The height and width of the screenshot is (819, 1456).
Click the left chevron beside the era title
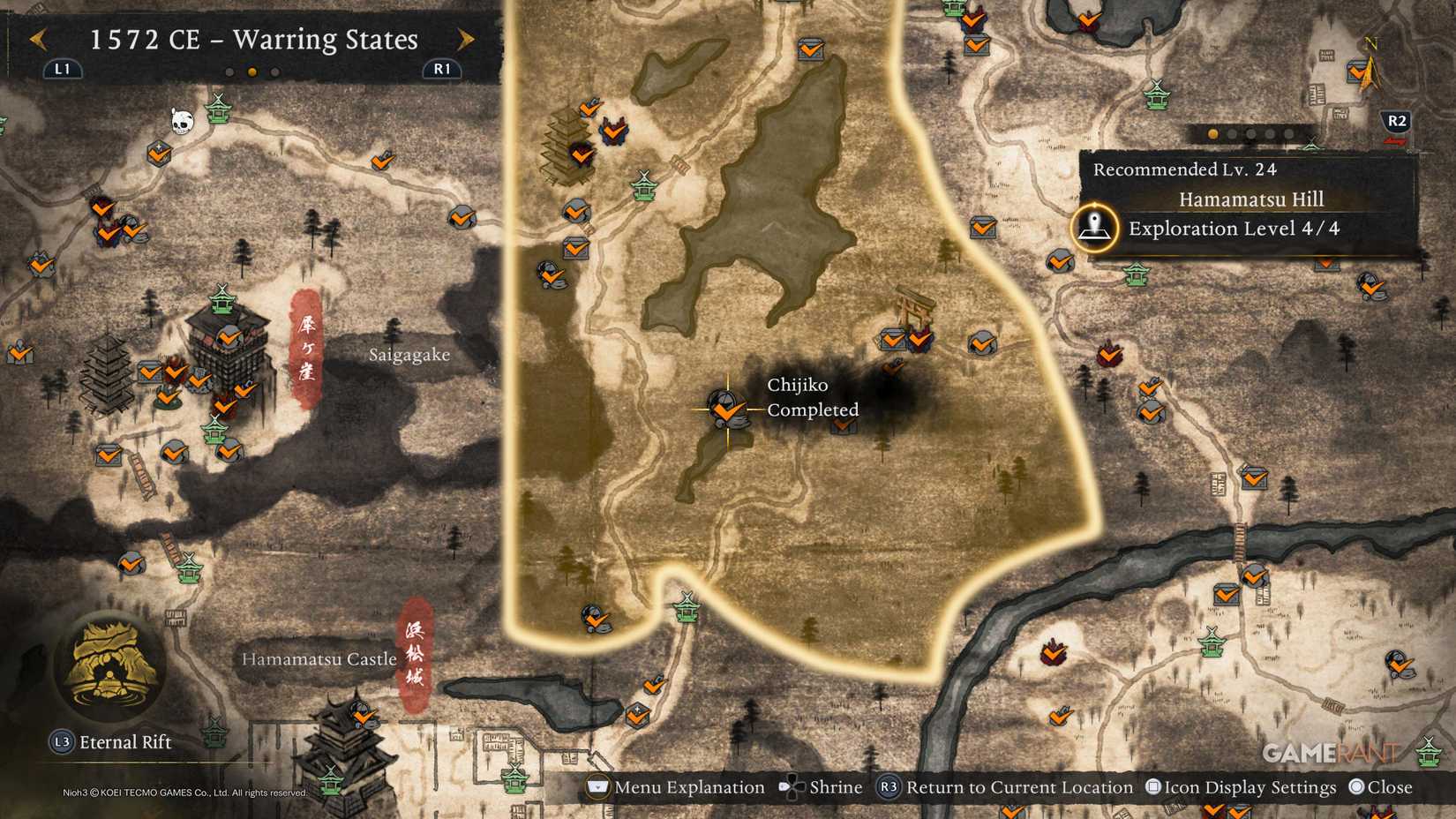38,40
